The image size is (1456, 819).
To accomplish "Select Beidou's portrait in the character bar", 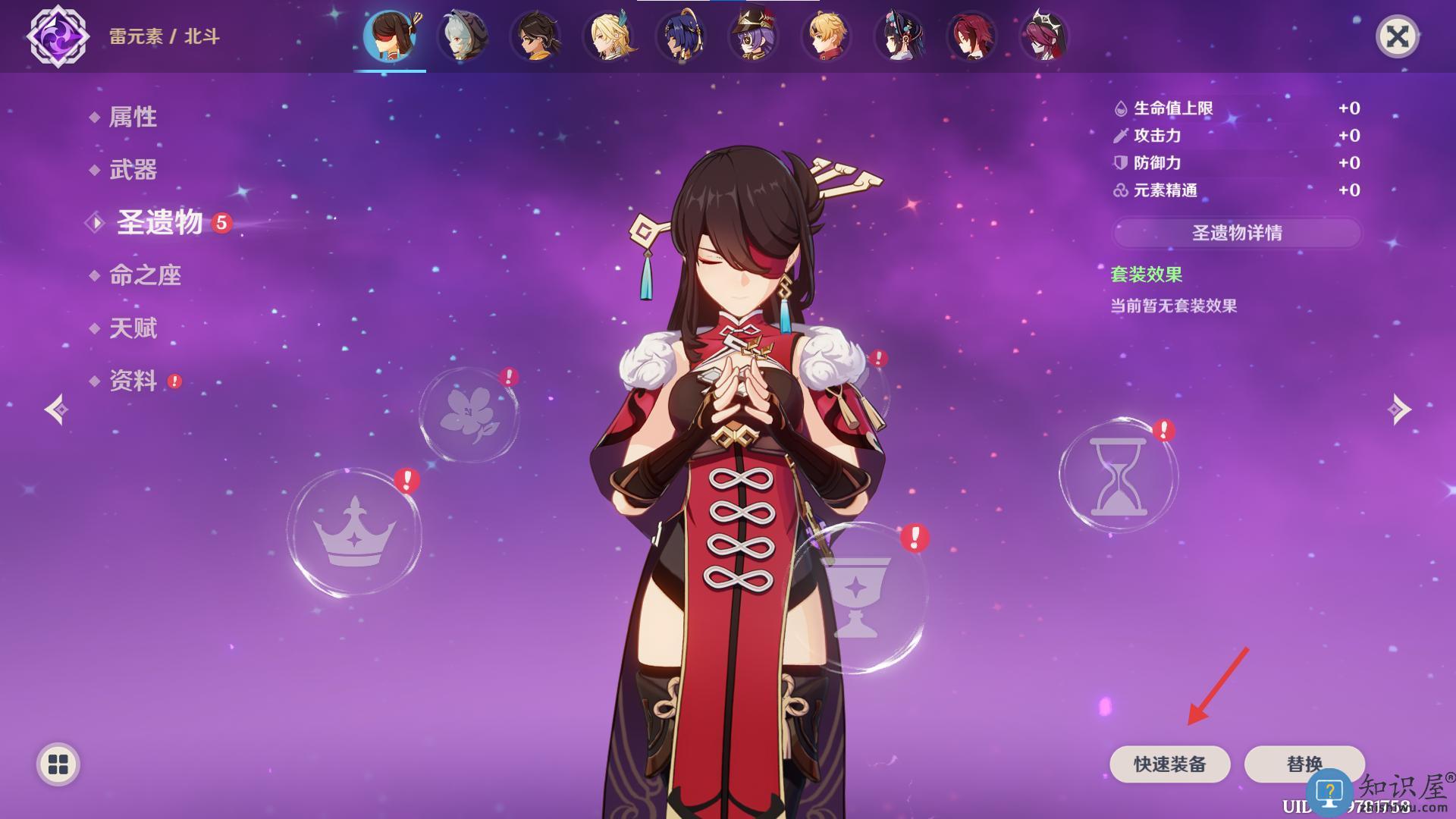I will 390,36.
